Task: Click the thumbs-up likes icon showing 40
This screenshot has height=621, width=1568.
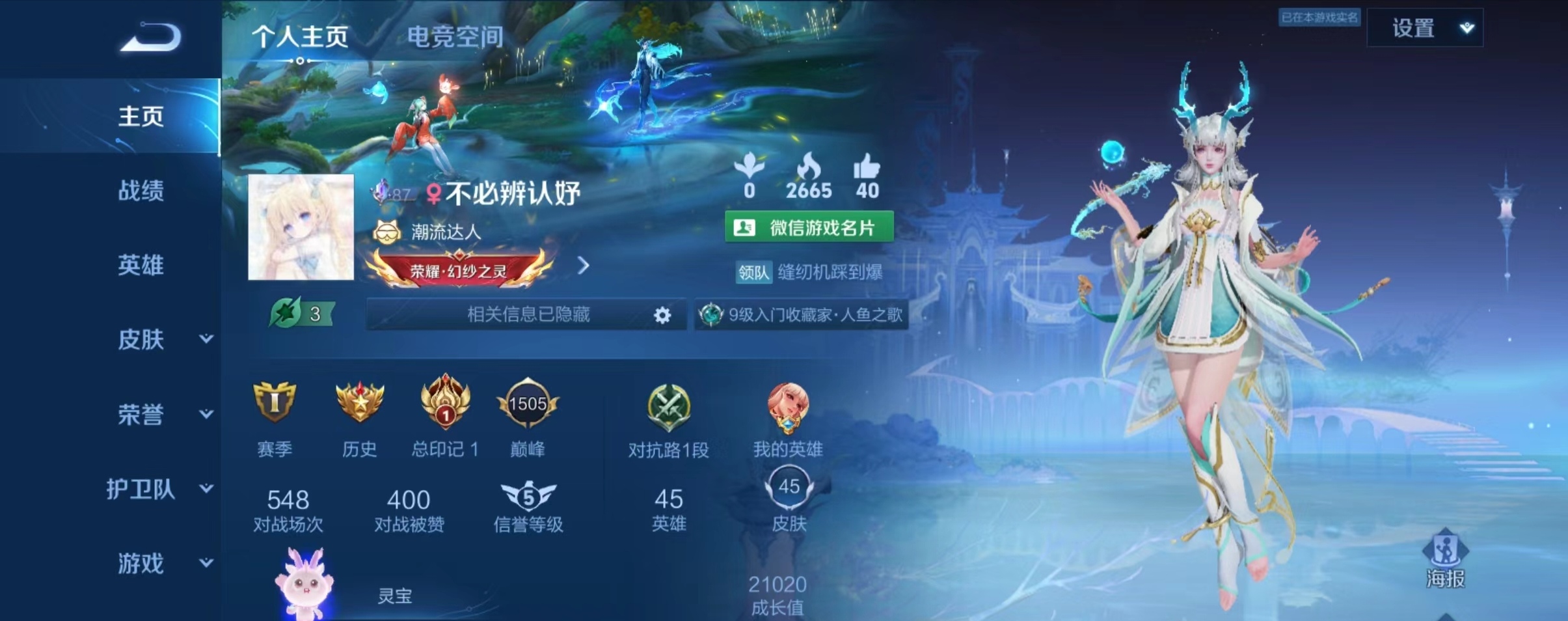Action: [868, 168]
